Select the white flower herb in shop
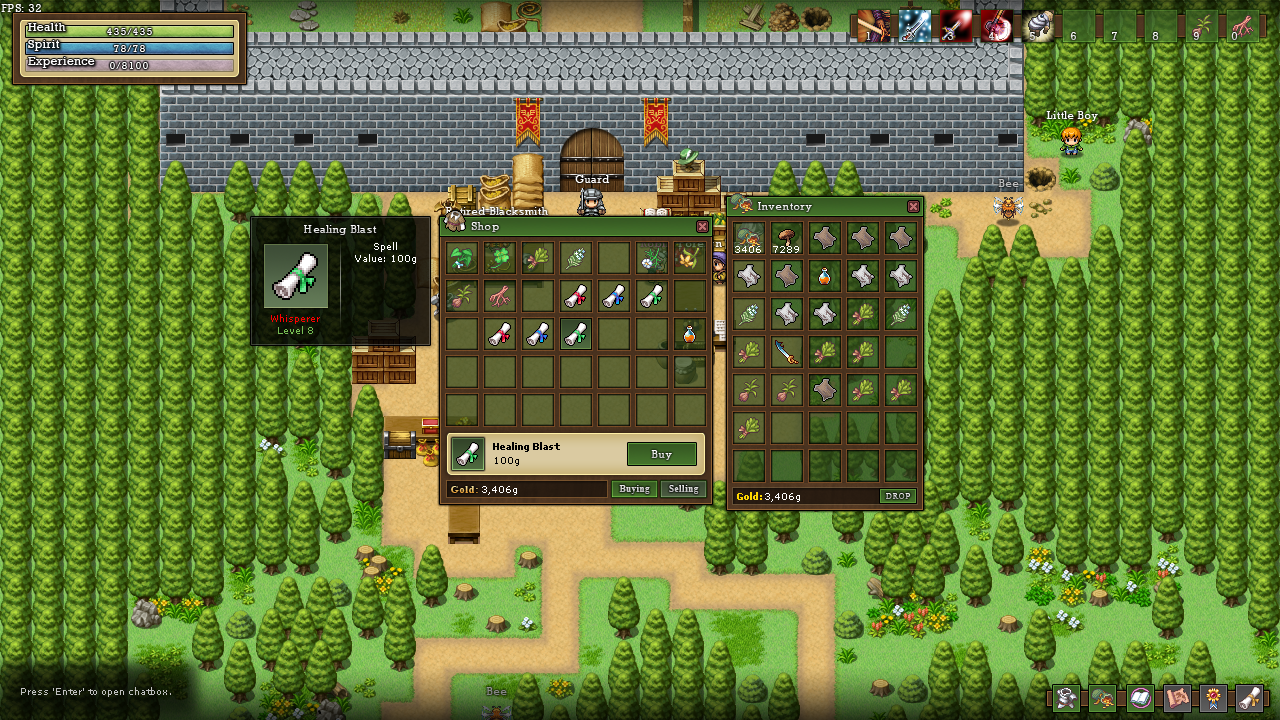Screen dimensions: 1280x720 coord(651,258)
